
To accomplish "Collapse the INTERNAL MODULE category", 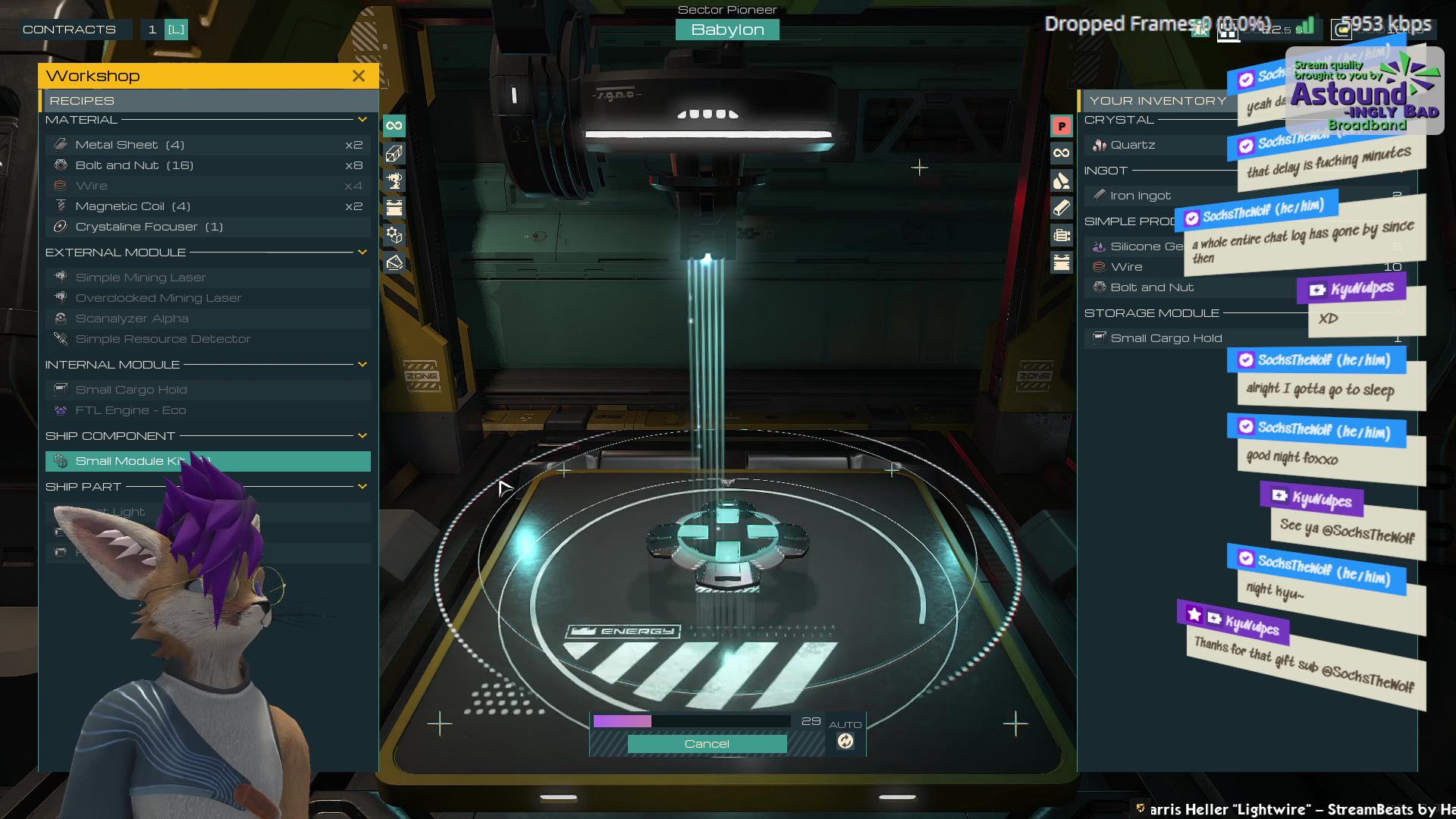I will pyautogui.click(x=362, y=365).
